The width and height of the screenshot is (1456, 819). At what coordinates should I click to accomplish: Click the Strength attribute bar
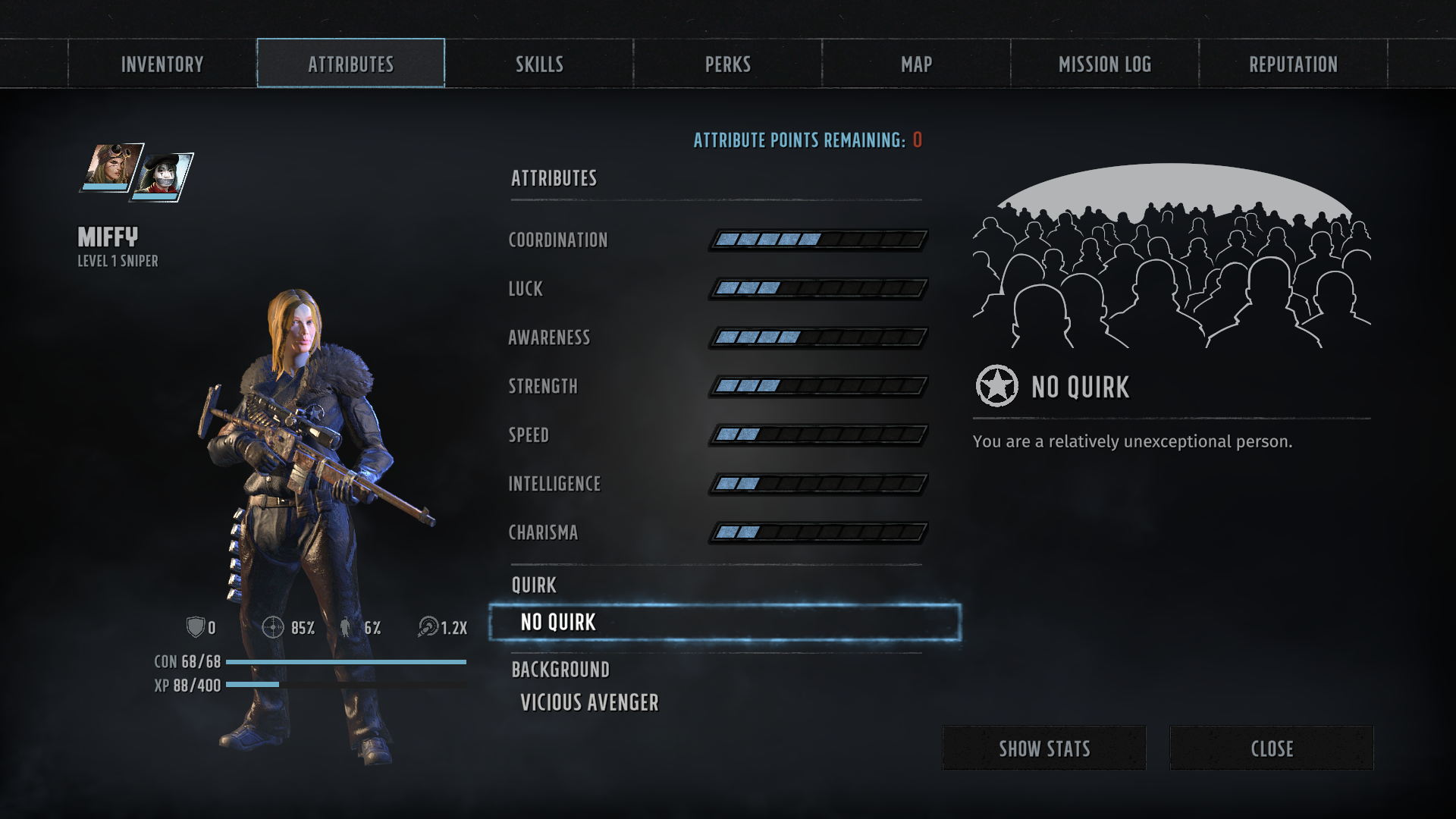818,386
